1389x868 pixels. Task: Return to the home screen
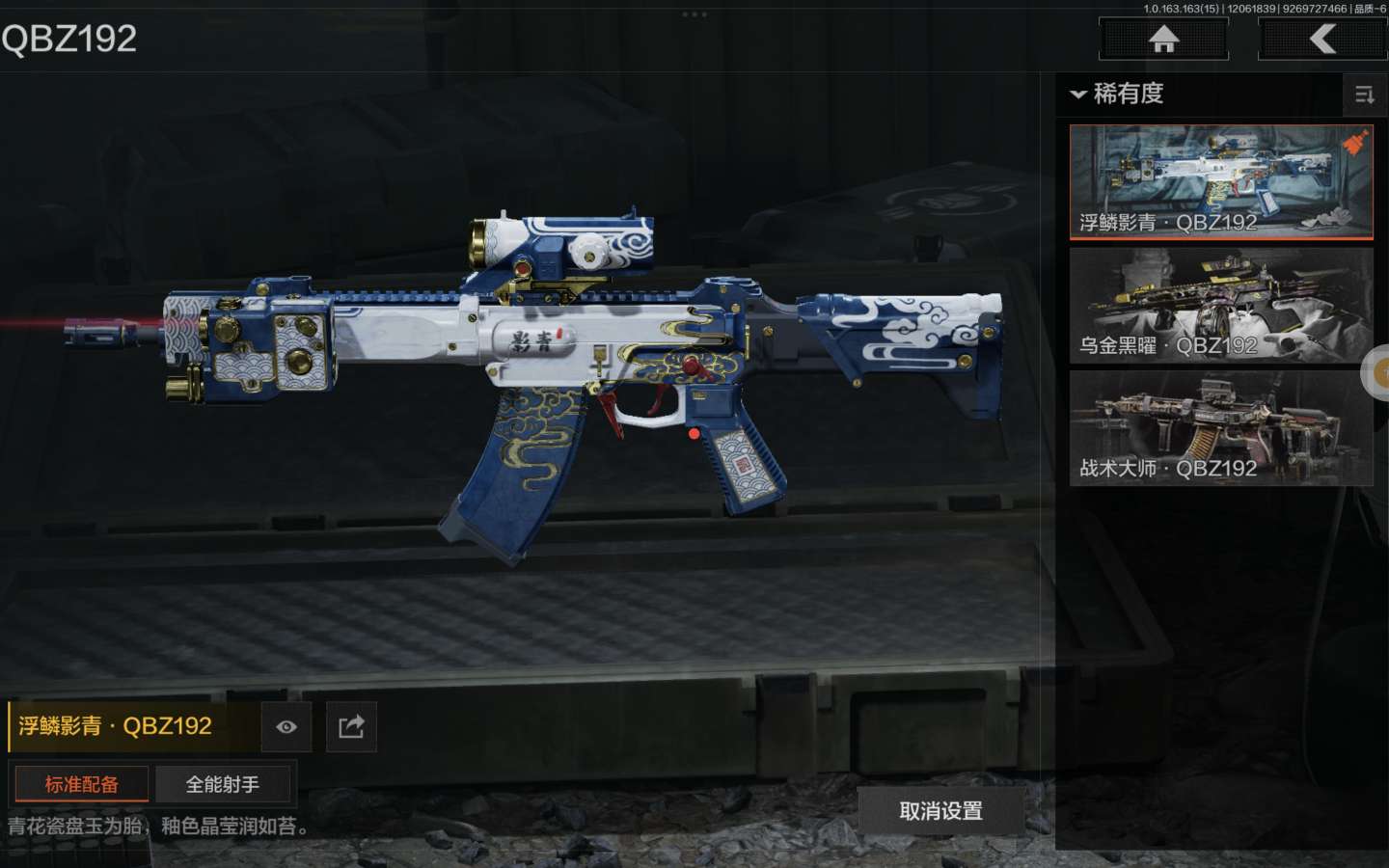tap(1163, 40)
